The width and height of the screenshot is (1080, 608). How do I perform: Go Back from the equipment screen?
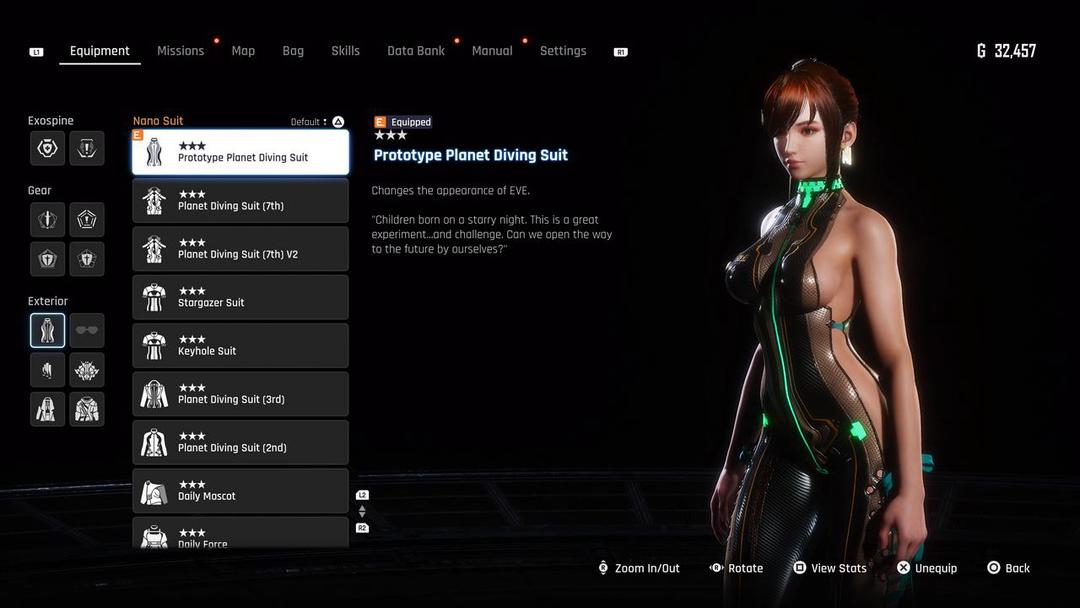tap(1008, 568)
